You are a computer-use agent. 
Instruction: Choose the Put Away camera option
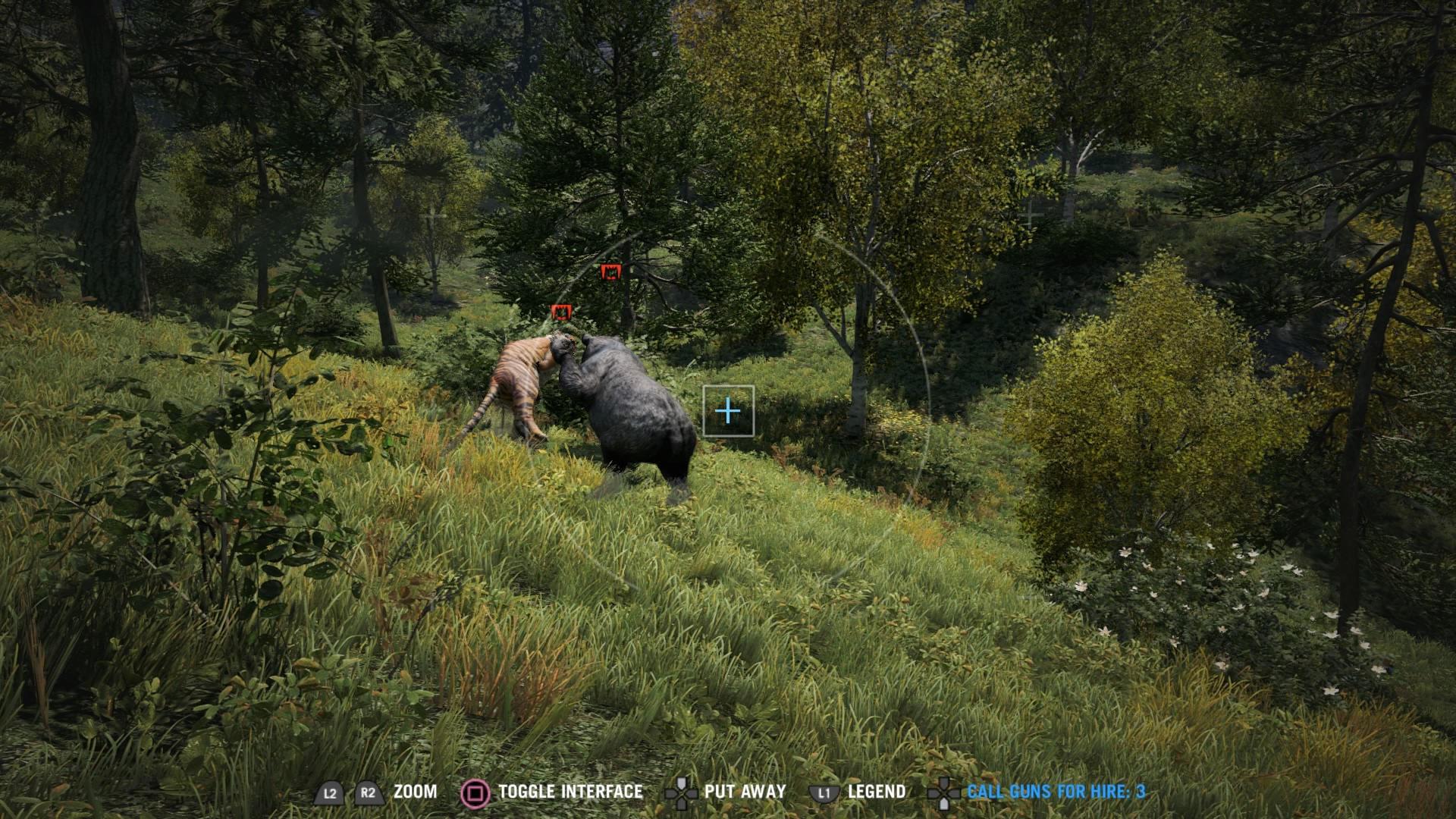coord(744,792)
